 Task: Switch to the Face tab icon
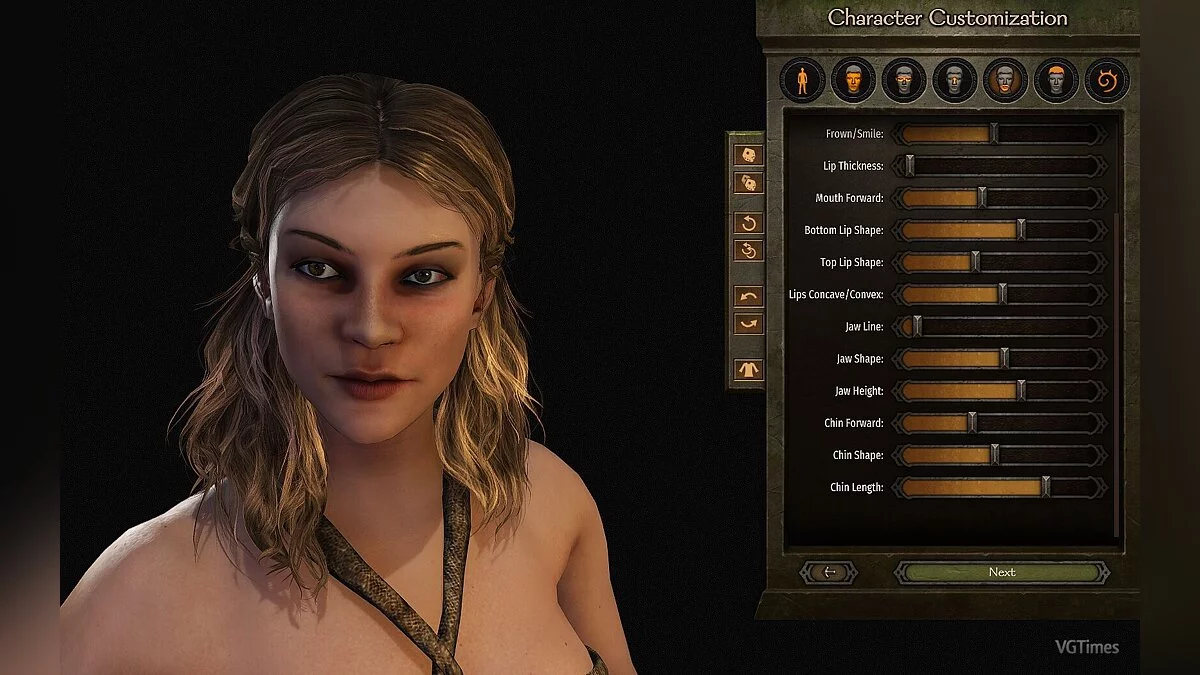(x=852, y=80)
